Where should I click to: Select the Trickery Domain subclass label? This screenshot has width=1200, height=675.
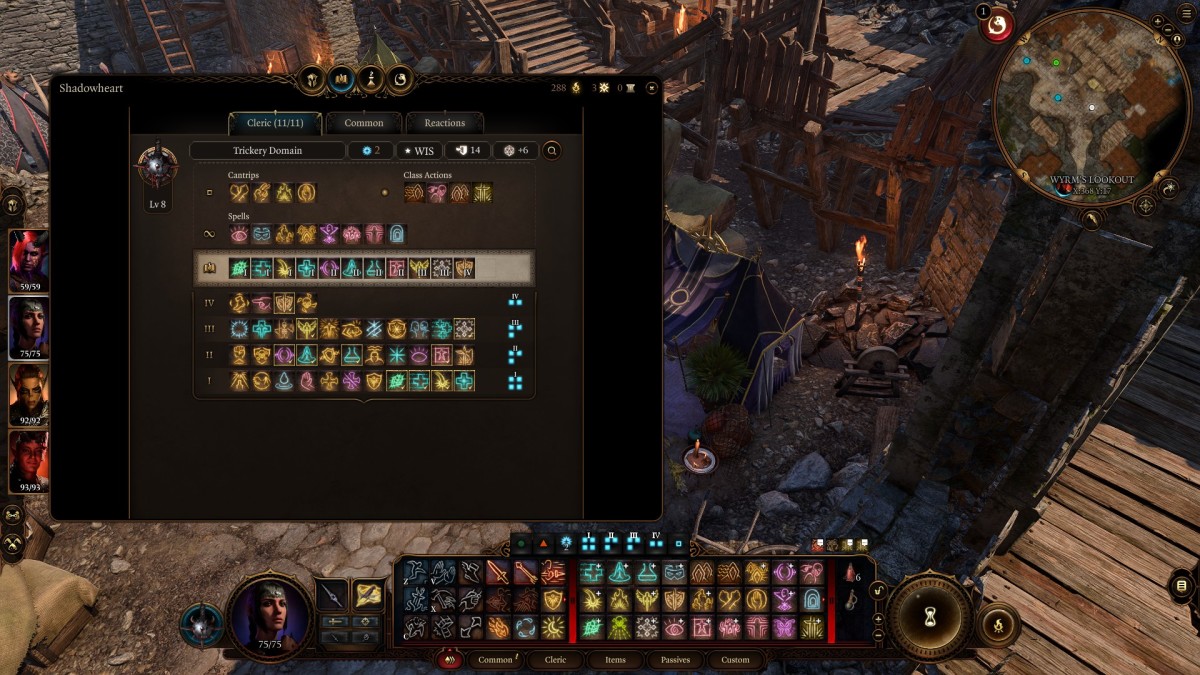click(x=267, y=151)
